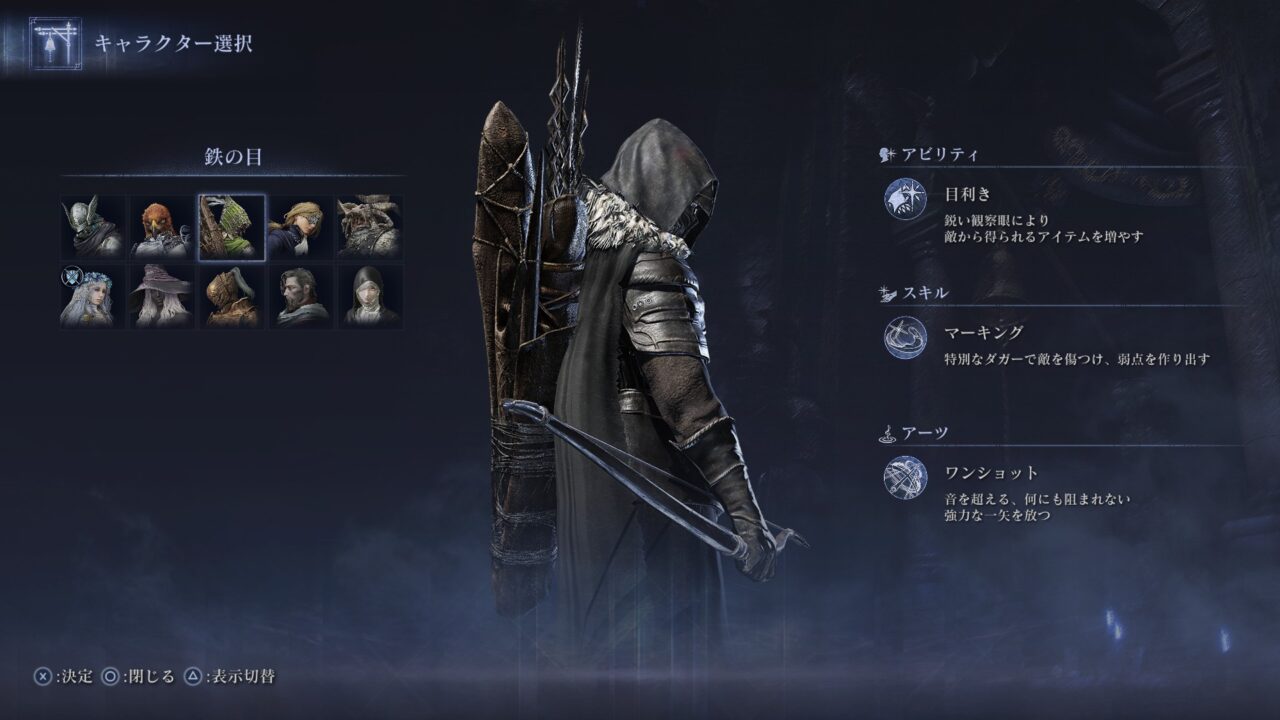Pick the blonde masked woman portrait
This screenshot has width=1280, height=720.
point(300,227)
